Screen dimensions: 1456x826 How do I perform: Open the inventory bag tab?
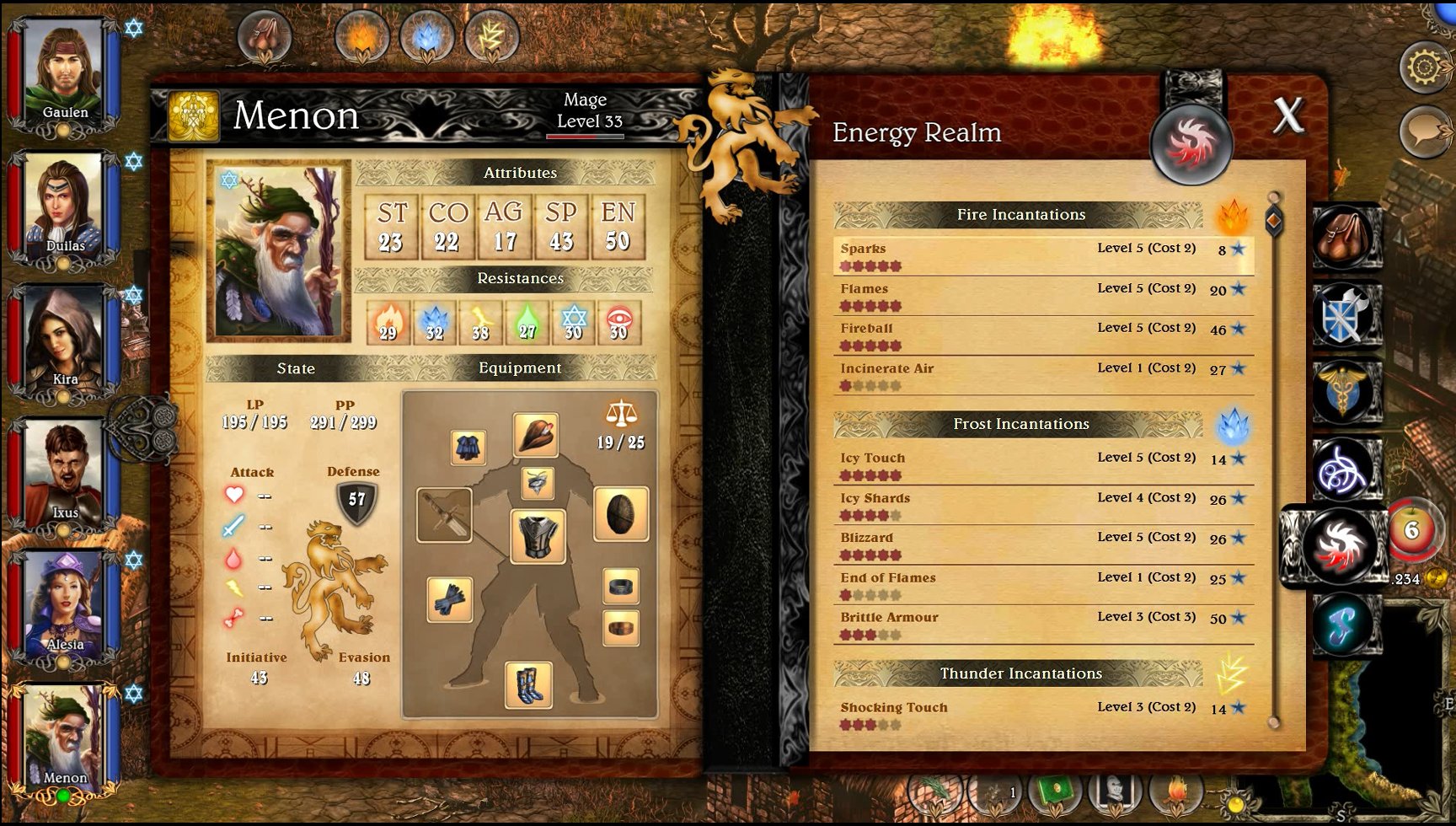pyautogui.click(x=1346, y=237)
